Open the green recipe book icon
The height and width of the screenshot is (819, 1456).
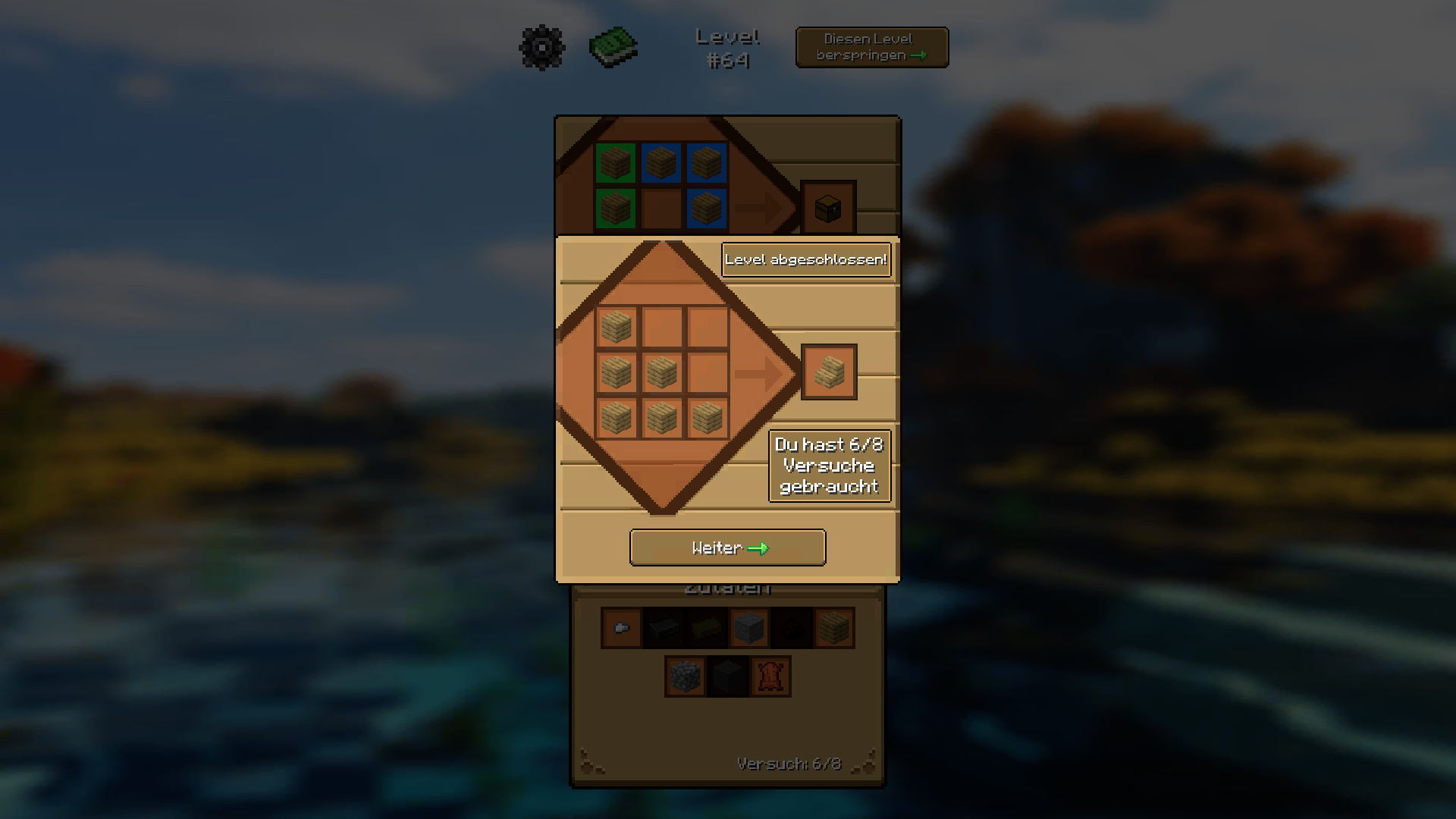pyautogui.click(x=613, y=45)
